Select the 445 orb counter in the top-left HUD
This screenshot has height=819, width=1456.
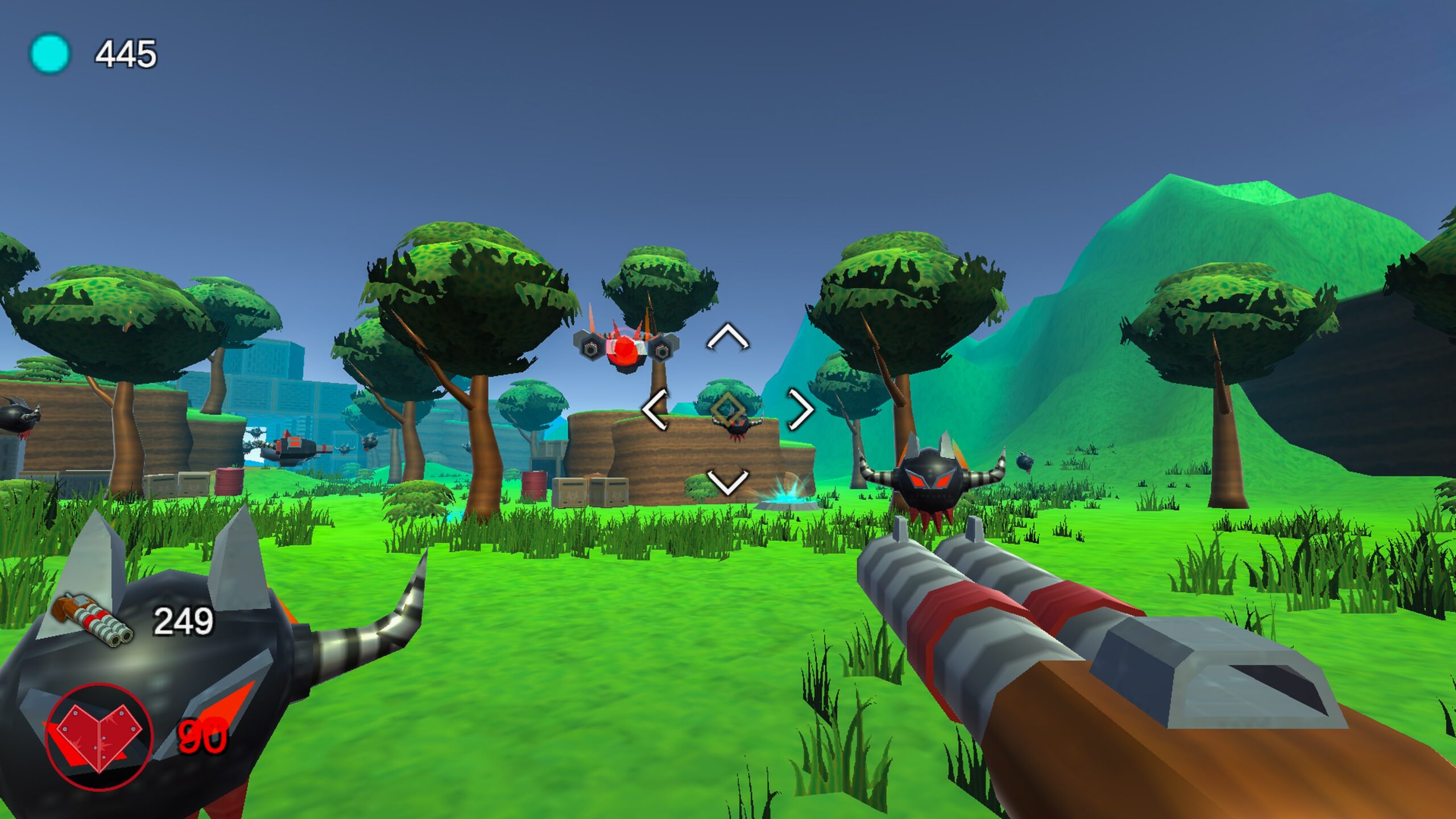click(124, 53)
